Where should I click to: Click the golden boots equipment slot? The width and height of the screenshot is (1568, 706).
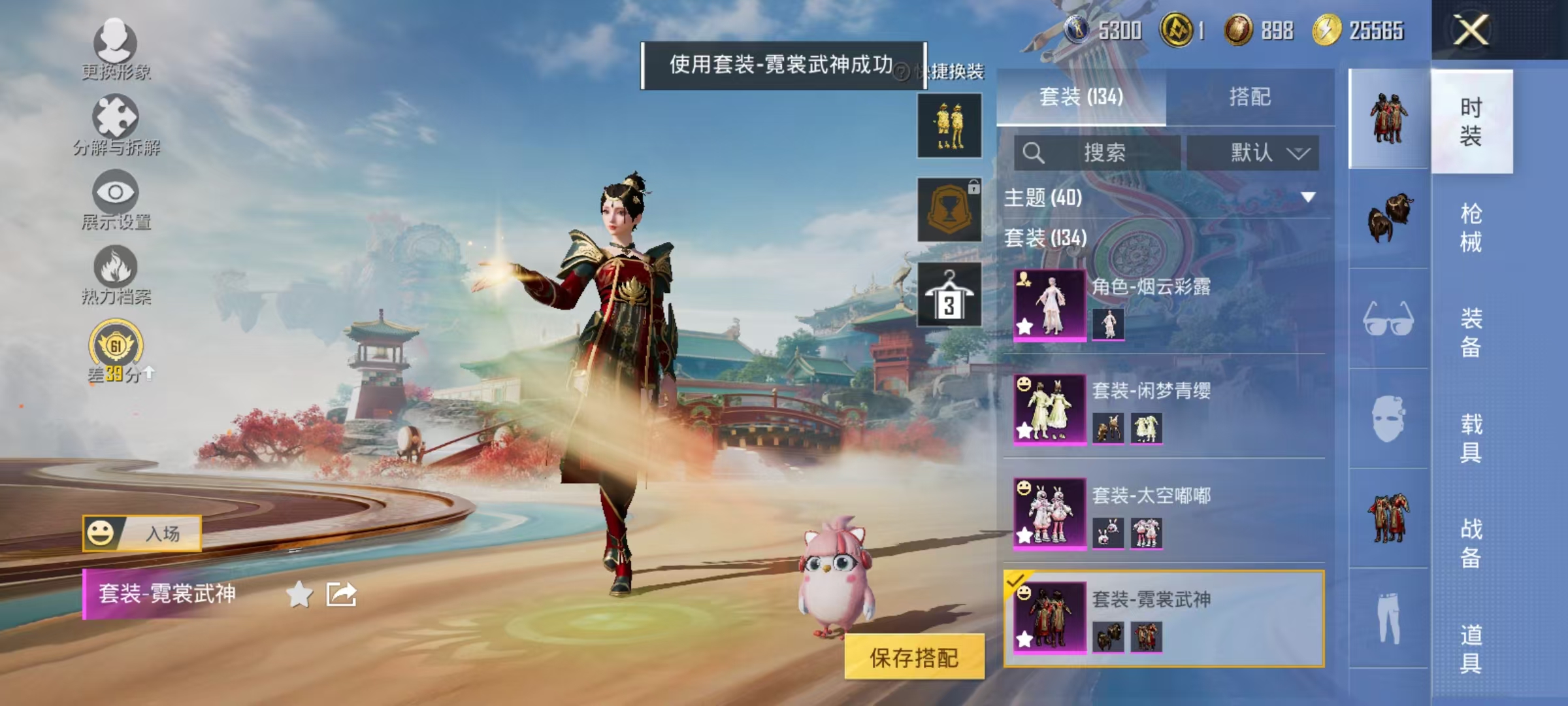(949, 125)
